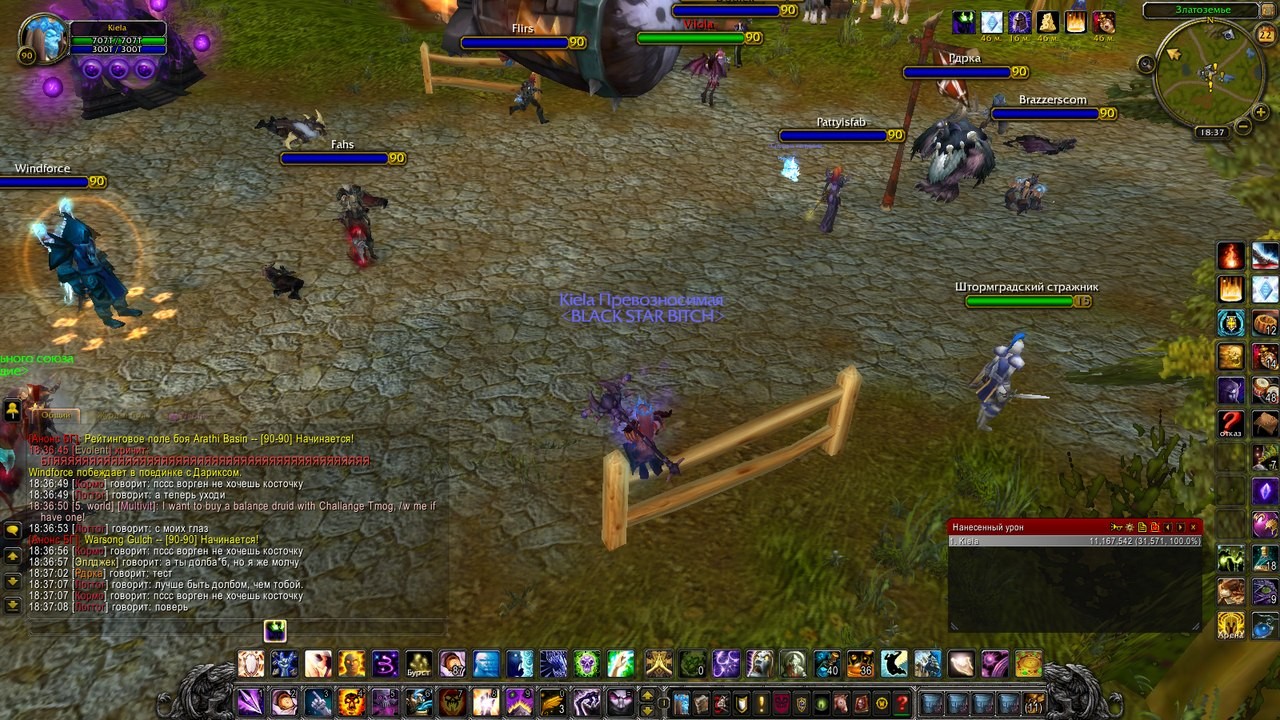Screen dimensions: 1280x720
Task: Click the minimap zoom-out minus button
Action: click(1243, 127)
